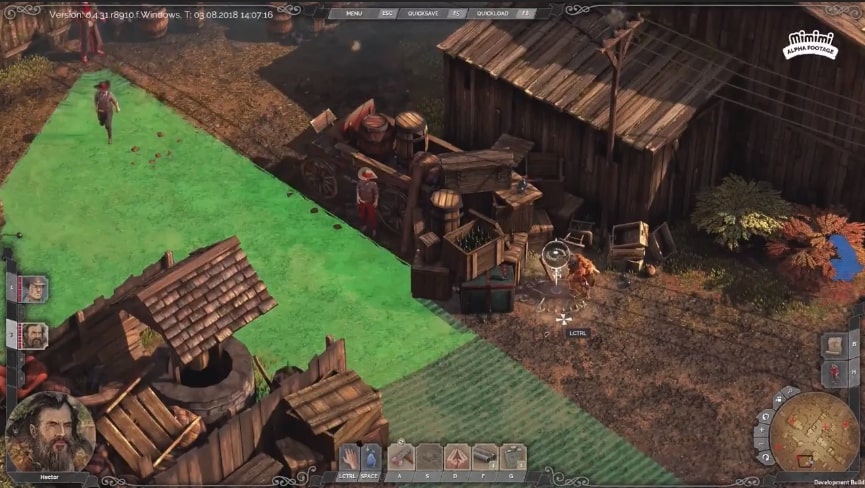Select the bear trap ability slot
This screenshot has width=865, height=488.
pos(429,457)
